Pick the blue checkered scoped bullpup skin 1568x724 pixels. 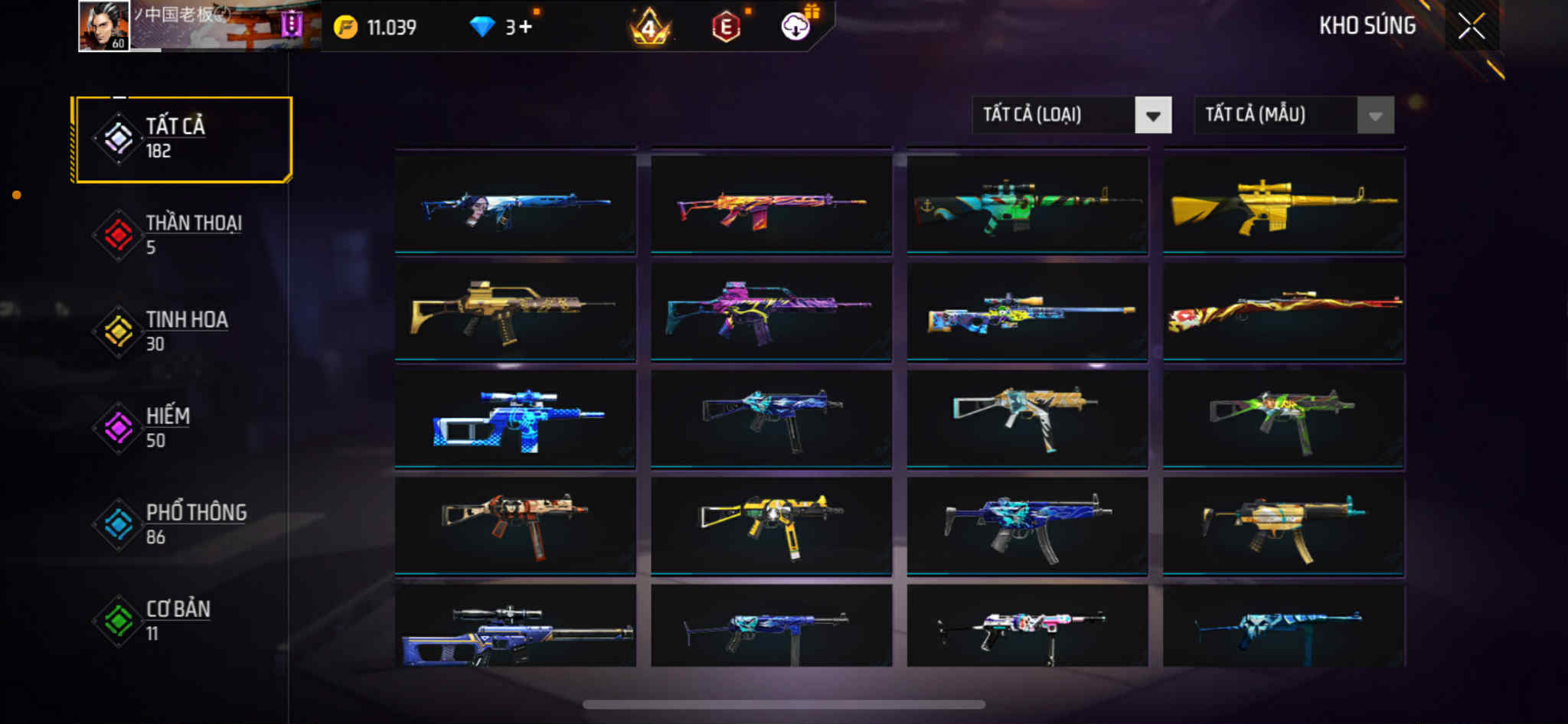point(515,419)
